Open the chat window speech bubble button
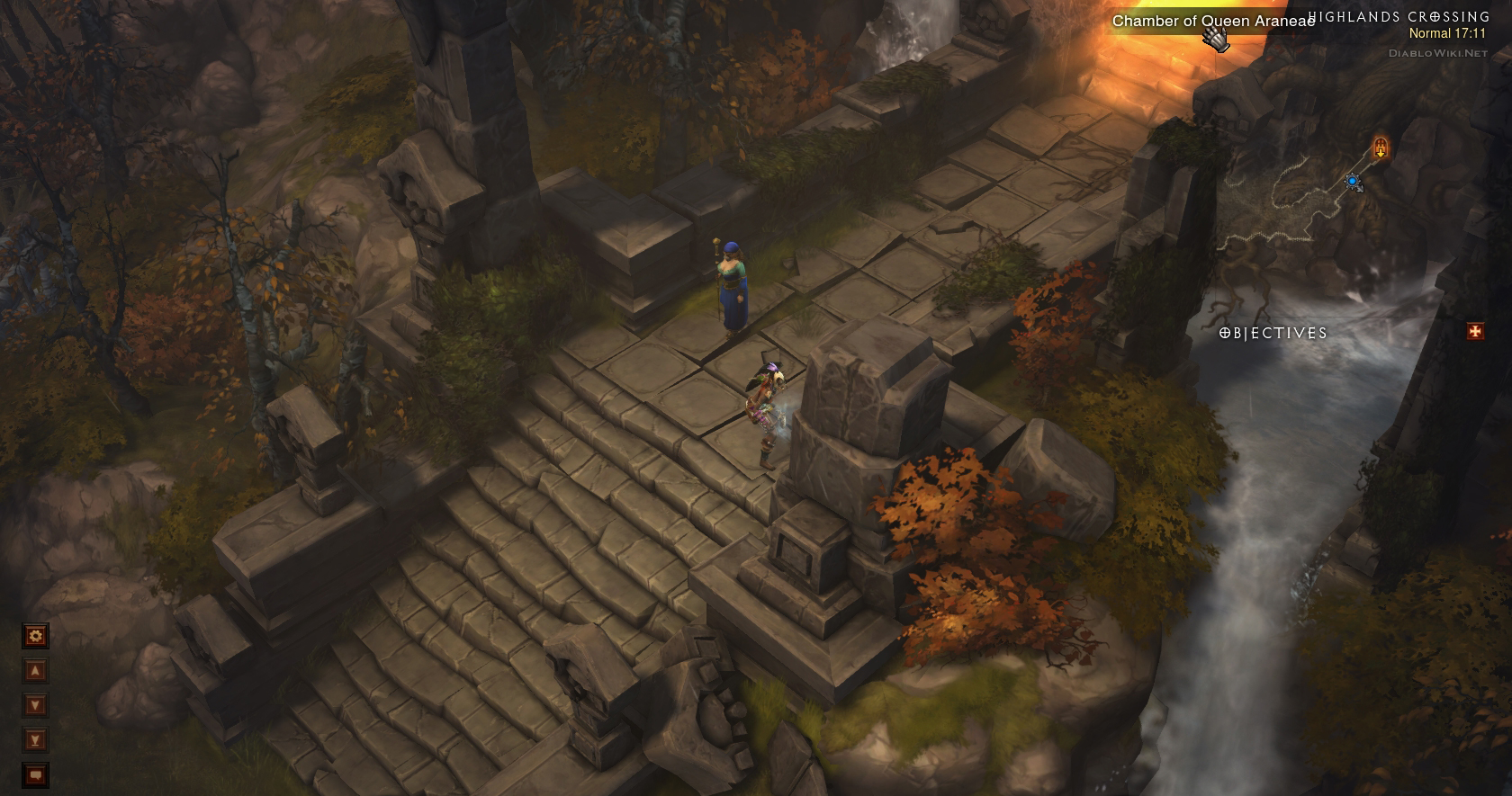 click(x=35, y=774)
